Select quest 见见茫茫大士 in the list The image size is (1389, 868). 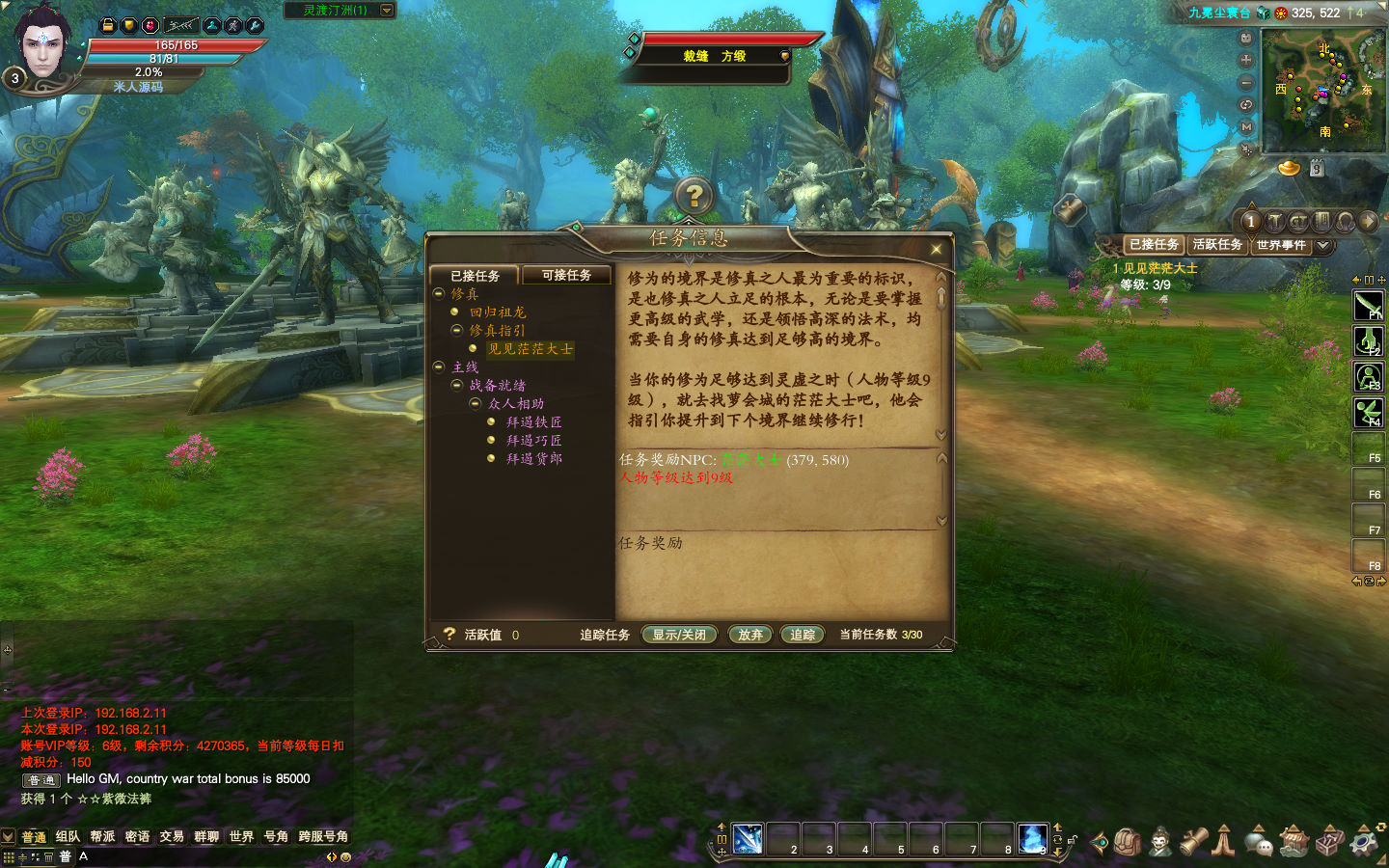[x=530, y=349]
